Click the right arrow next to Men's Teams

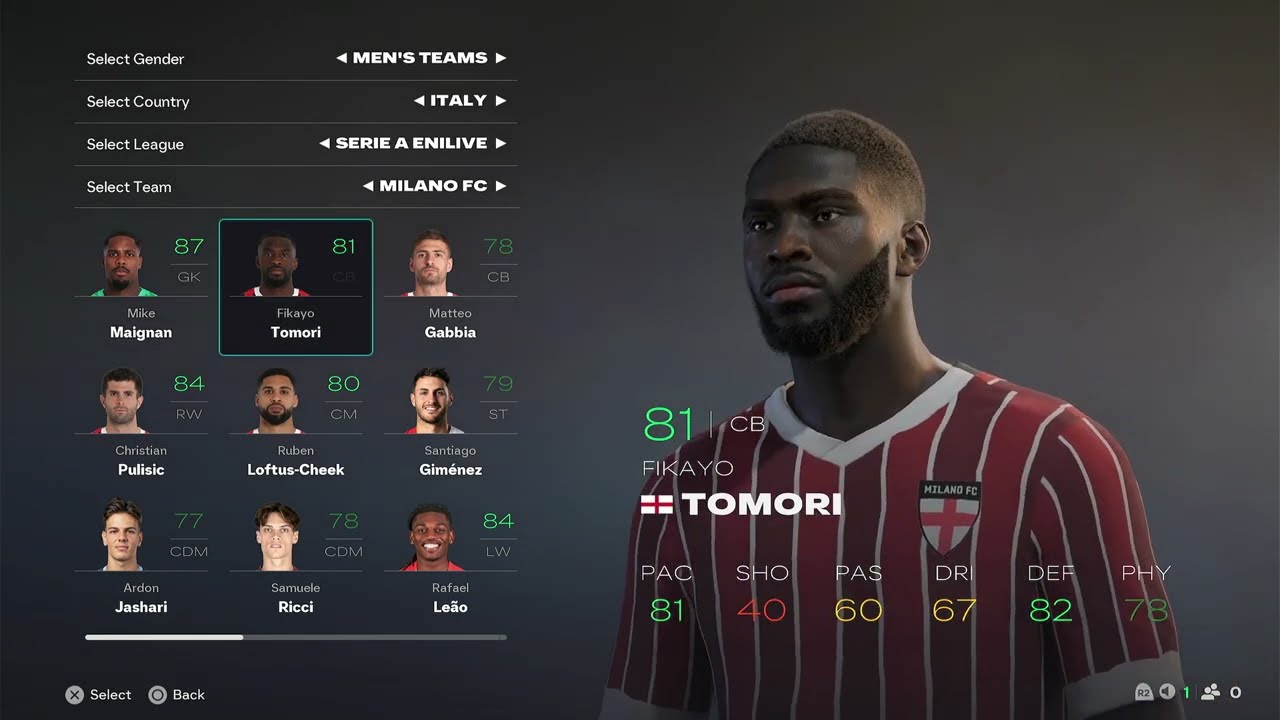tap(501, 58)
